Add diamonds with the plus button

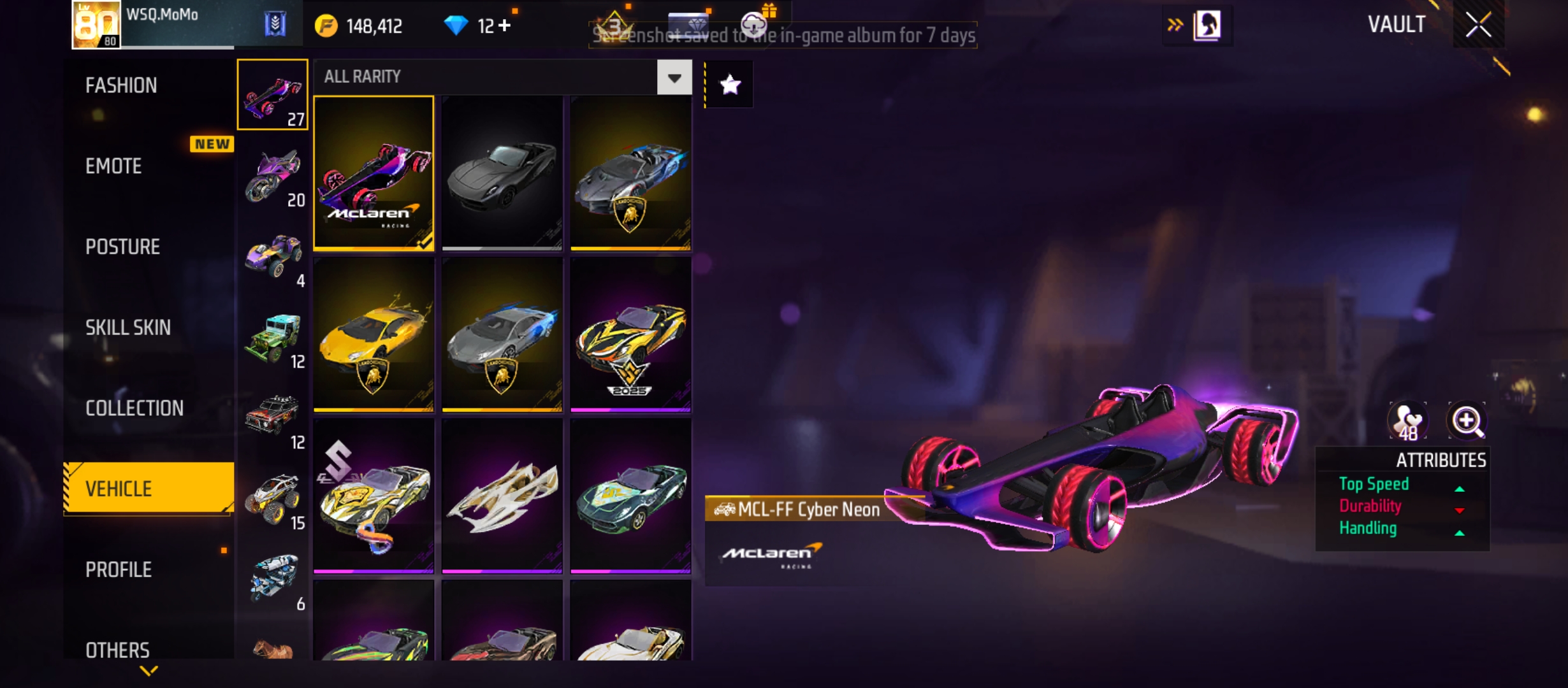(x=504, y=25)
